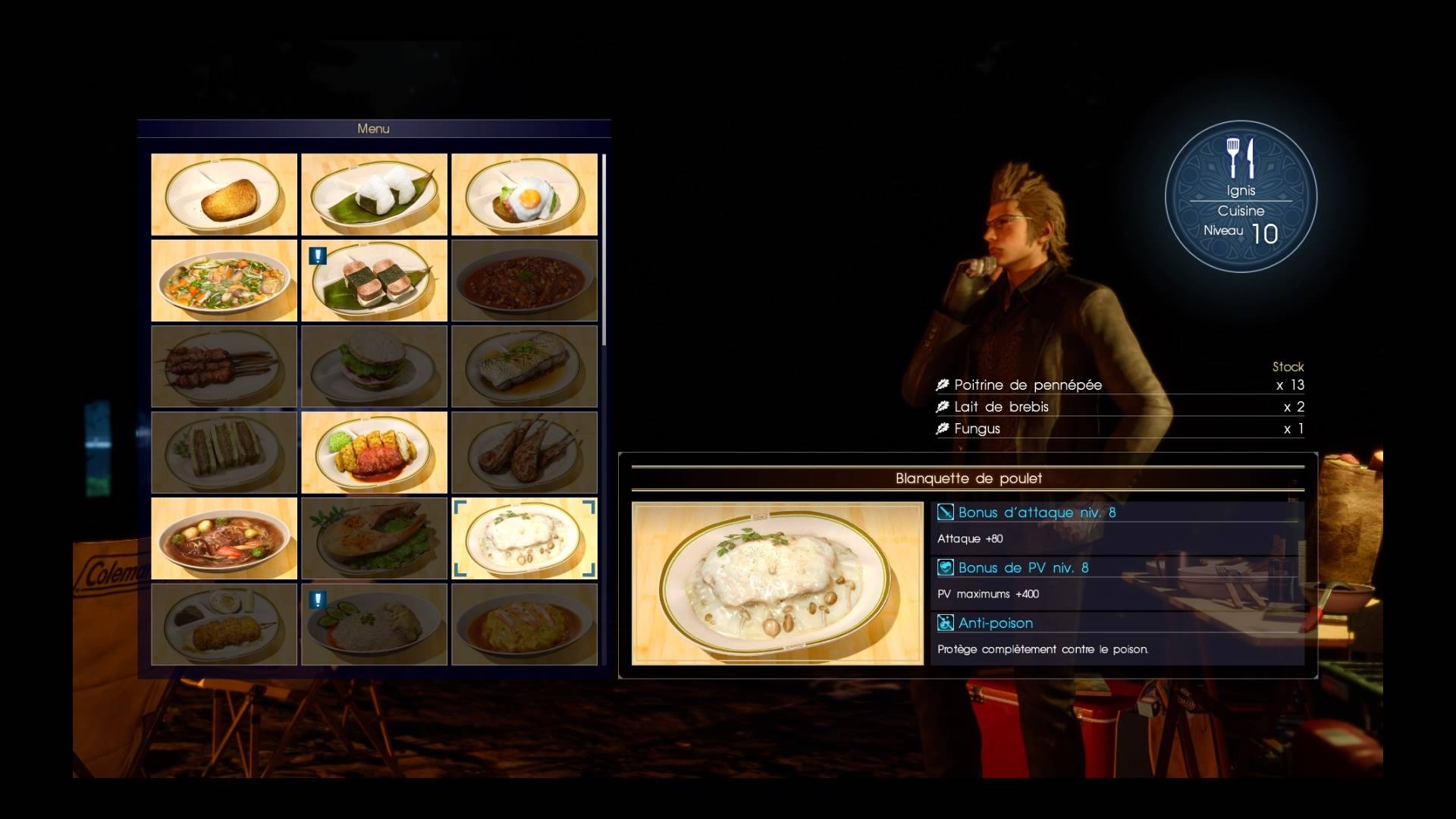
Task: Select the sandwich recipe tile
Action: coord(224,453)
